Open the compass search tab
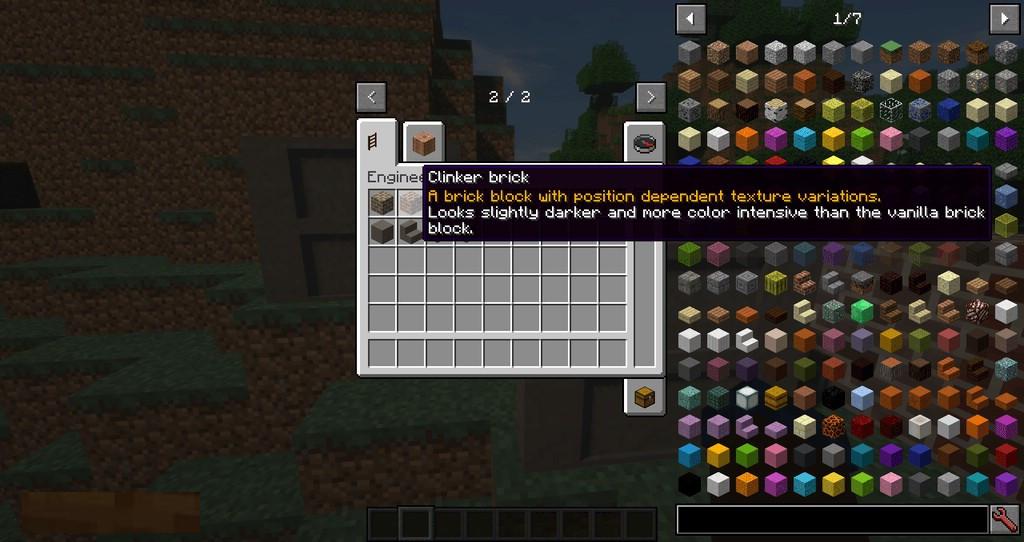1024x542 pixels. pos(645,142)
